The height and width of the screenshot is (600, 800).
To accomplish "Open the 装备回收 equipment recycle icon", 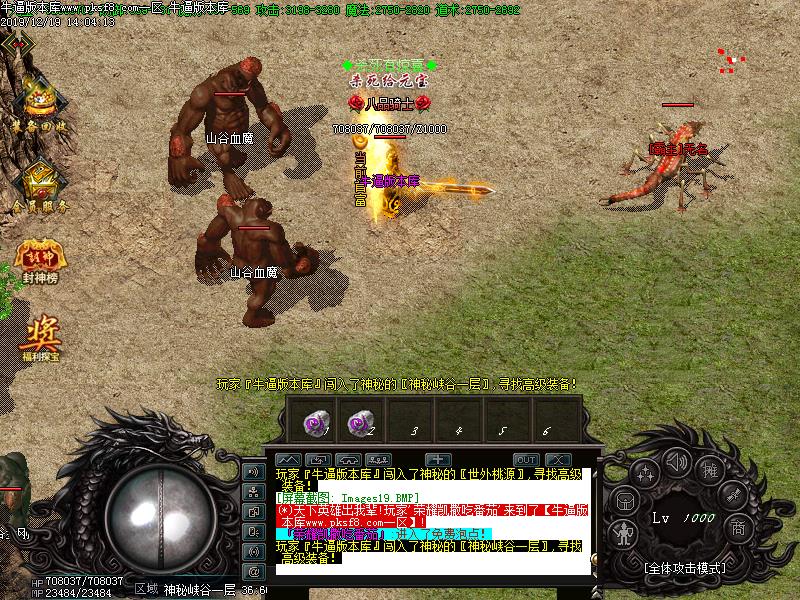I will pos(40,104).
